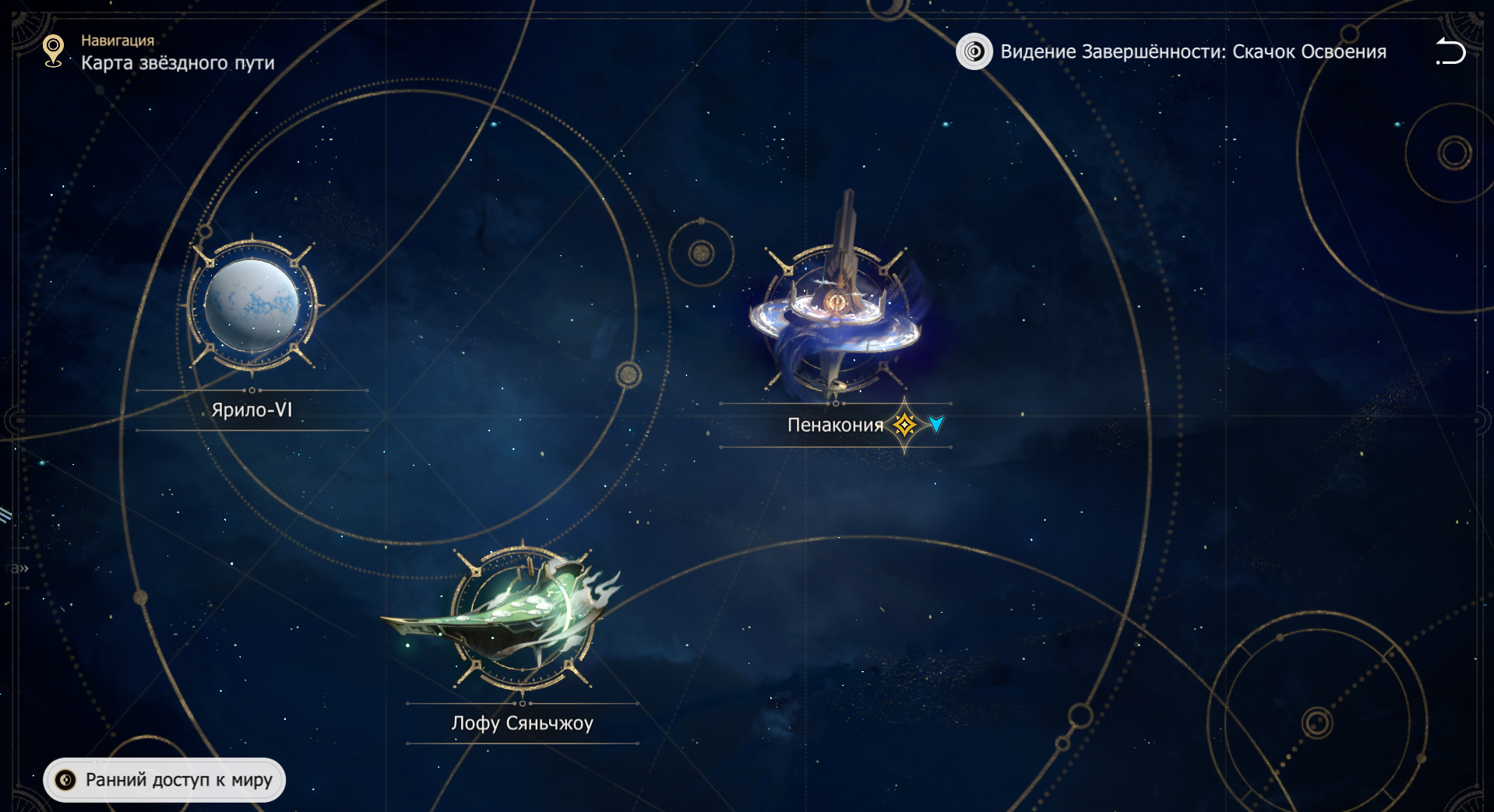Click the golden mission marker beside Penacony
The height and width of the screenshot is (812, 1494).
[x=904, y=425]
